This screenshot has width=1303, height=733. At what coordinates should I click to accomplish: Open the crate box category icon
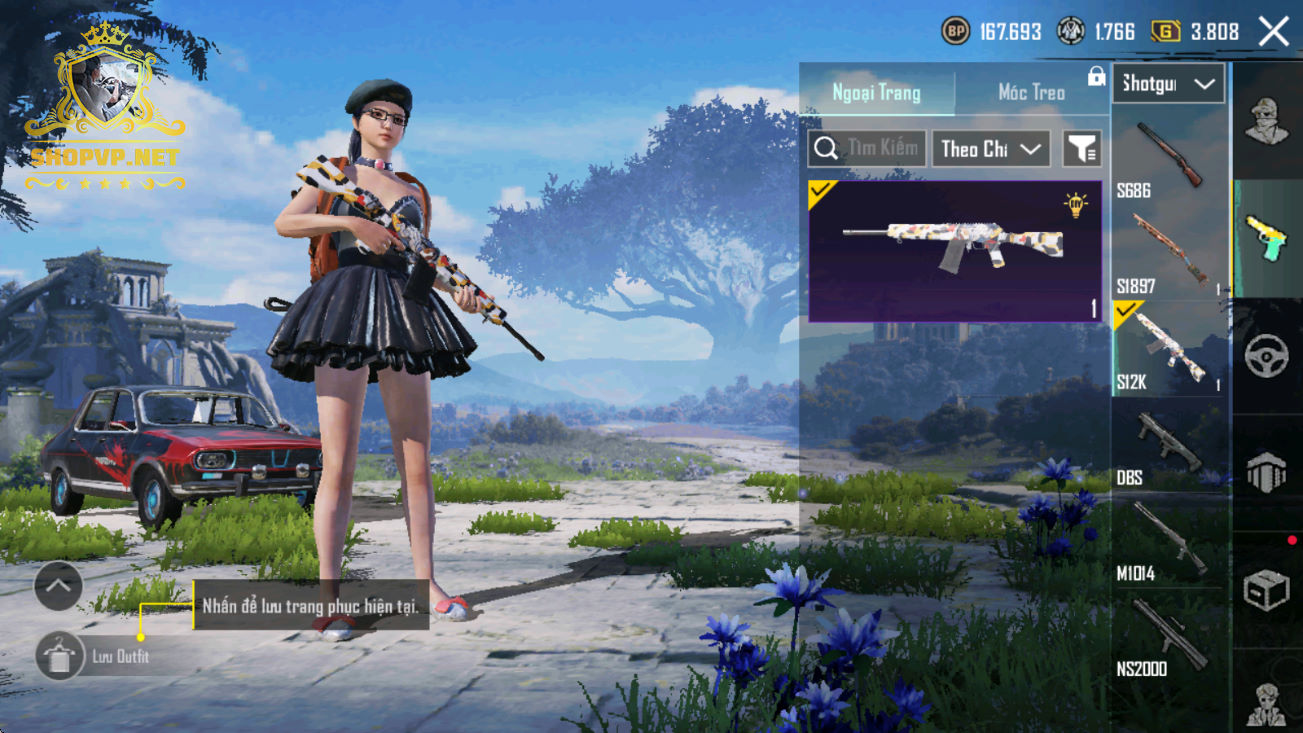1267,590
